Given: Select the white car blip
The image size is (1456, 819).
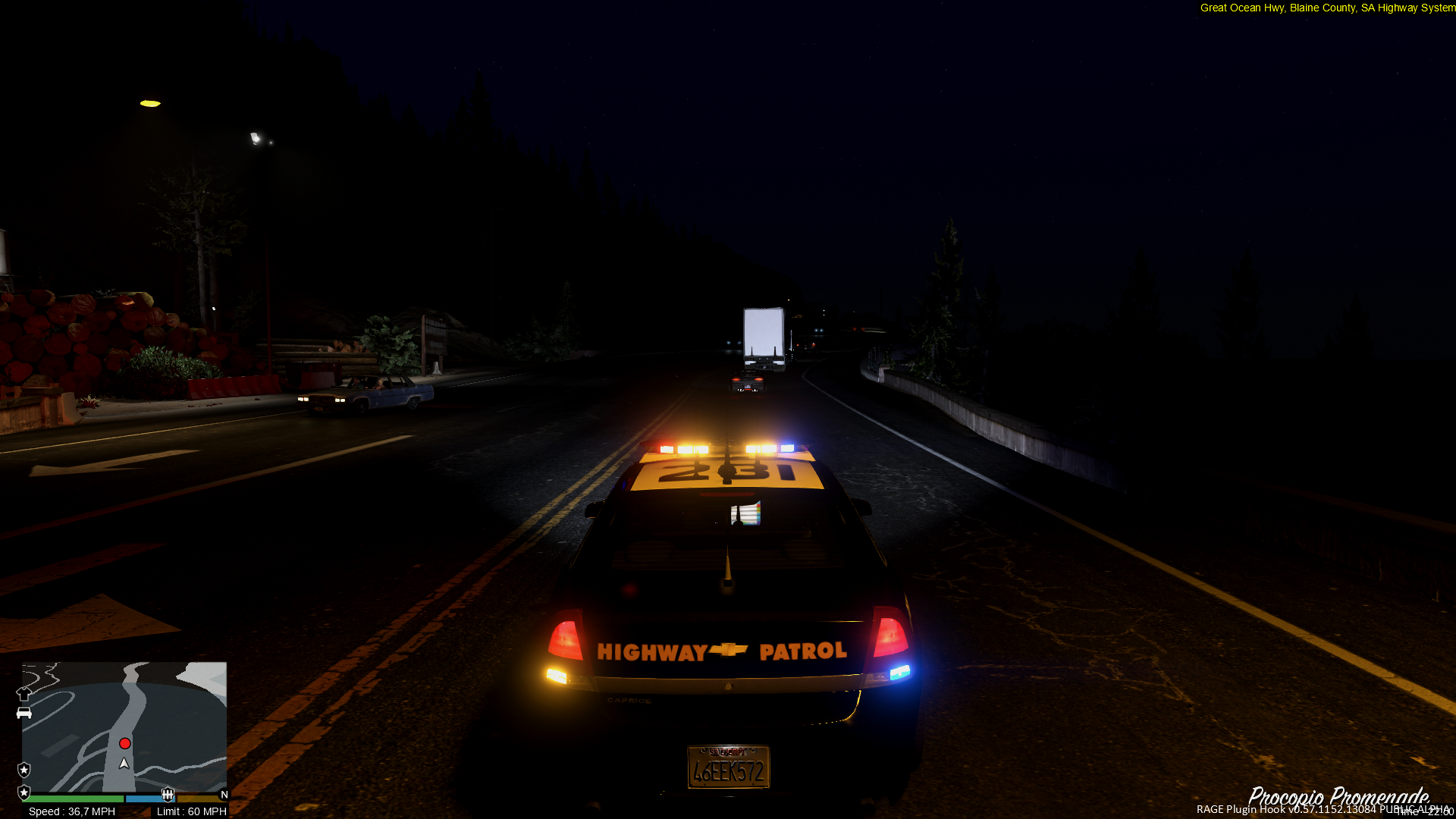Looking at the screenshot, I should point(24,713).
